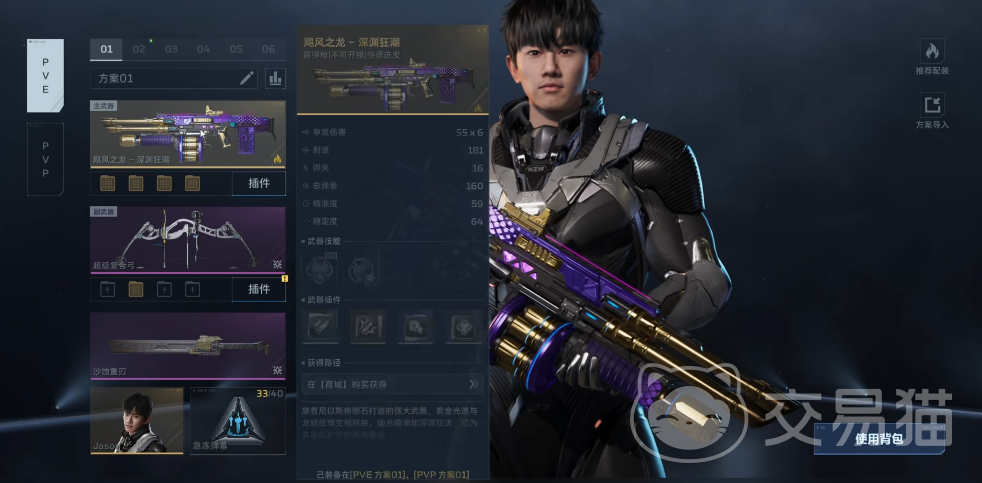Screen dimensions: 982x483
Task: Open 插件 for the secondary bow
Action: tap(258, 289)
